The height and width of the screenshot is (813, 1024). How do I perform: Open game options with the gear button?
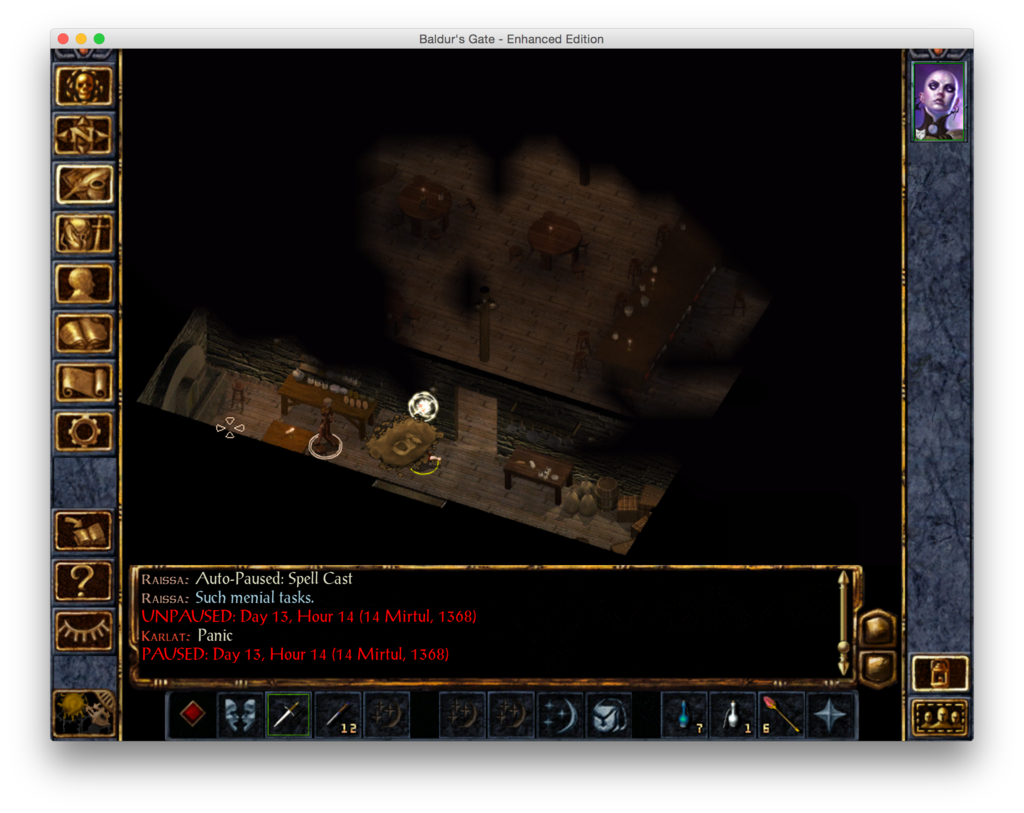[x=84, y=432]
